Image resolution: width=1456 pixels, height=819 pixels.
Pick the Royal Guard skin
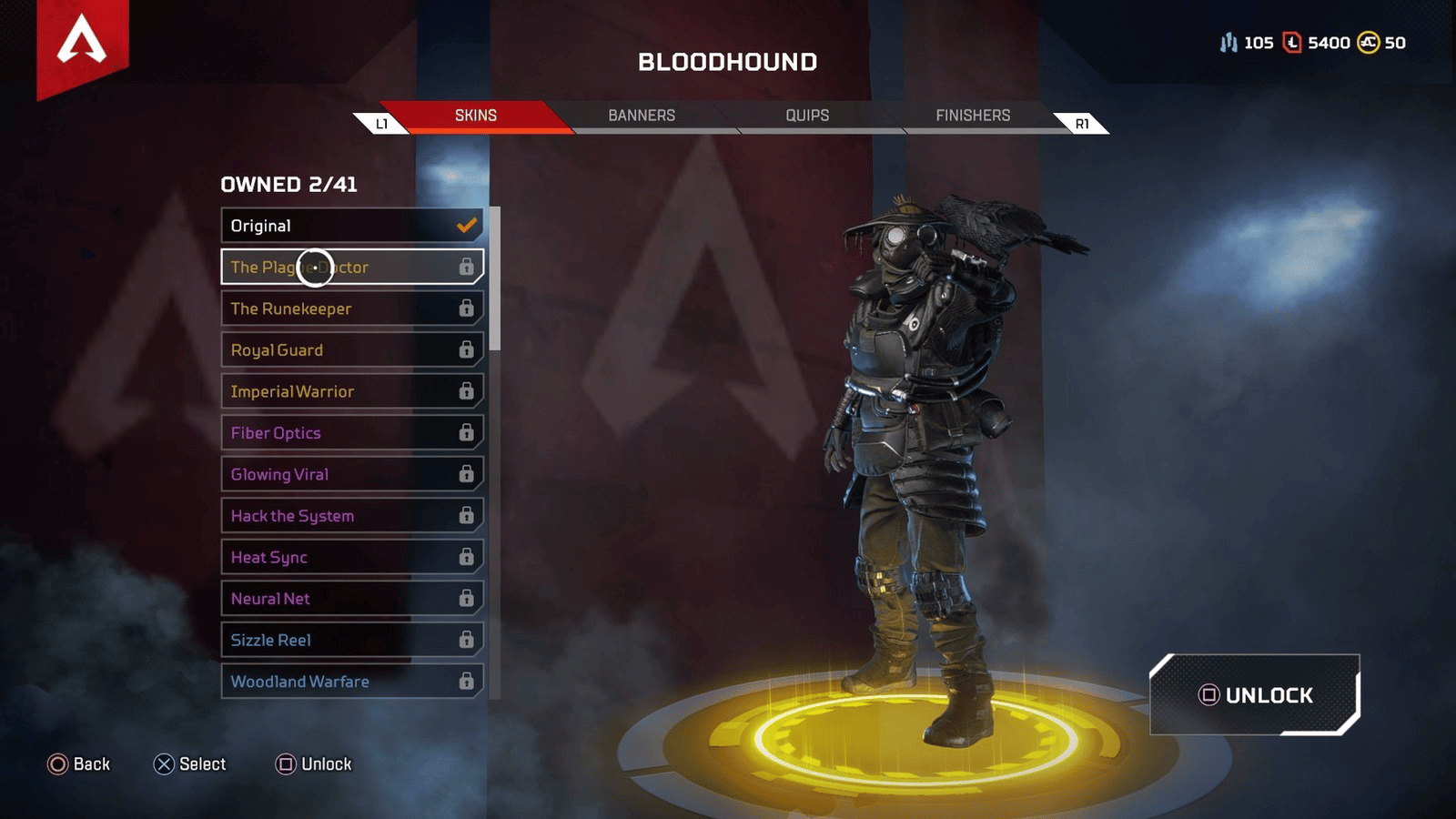click(x=351, y=350)
